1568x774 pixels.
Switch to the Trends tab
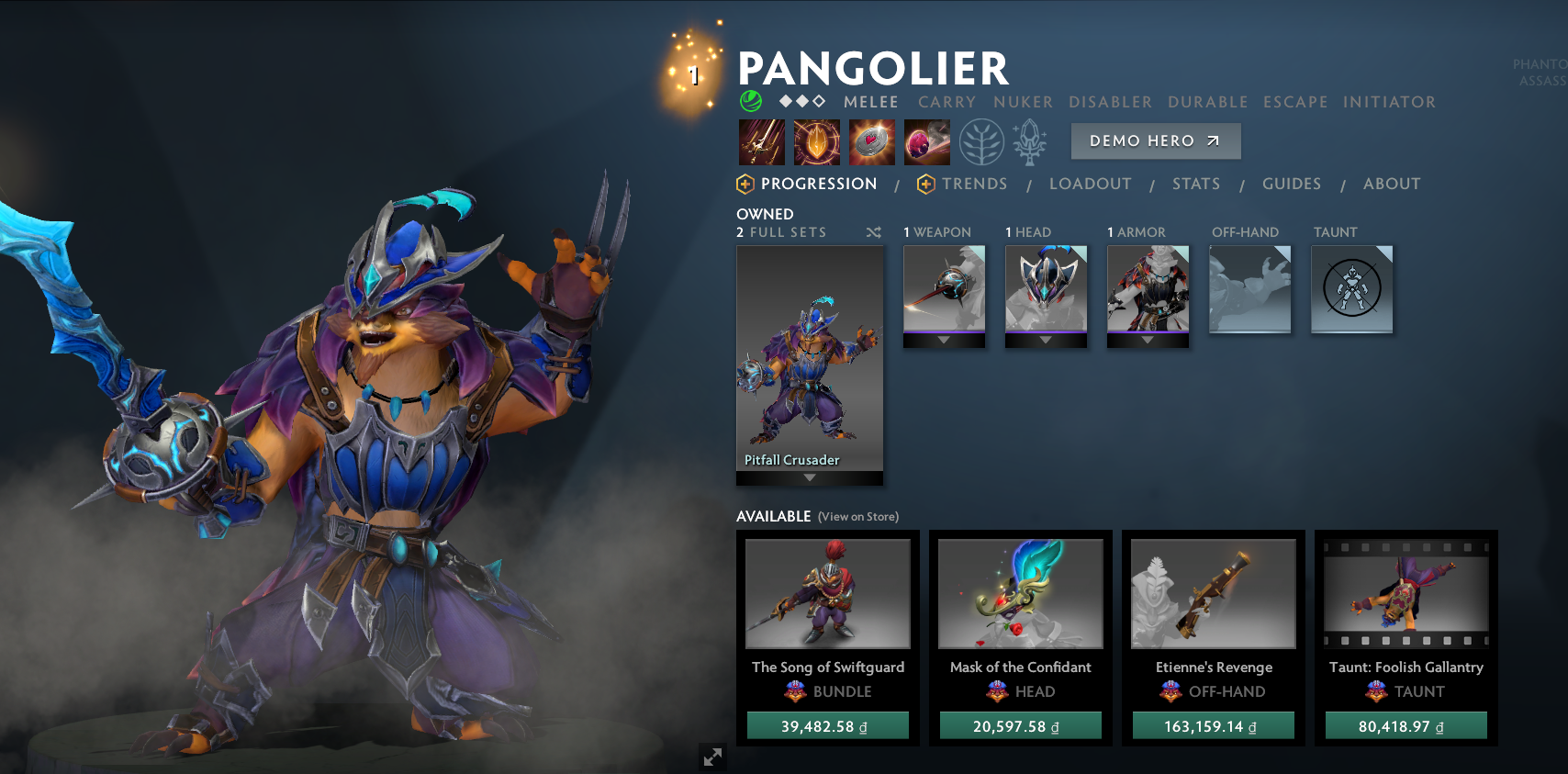(x=974, y=184)
